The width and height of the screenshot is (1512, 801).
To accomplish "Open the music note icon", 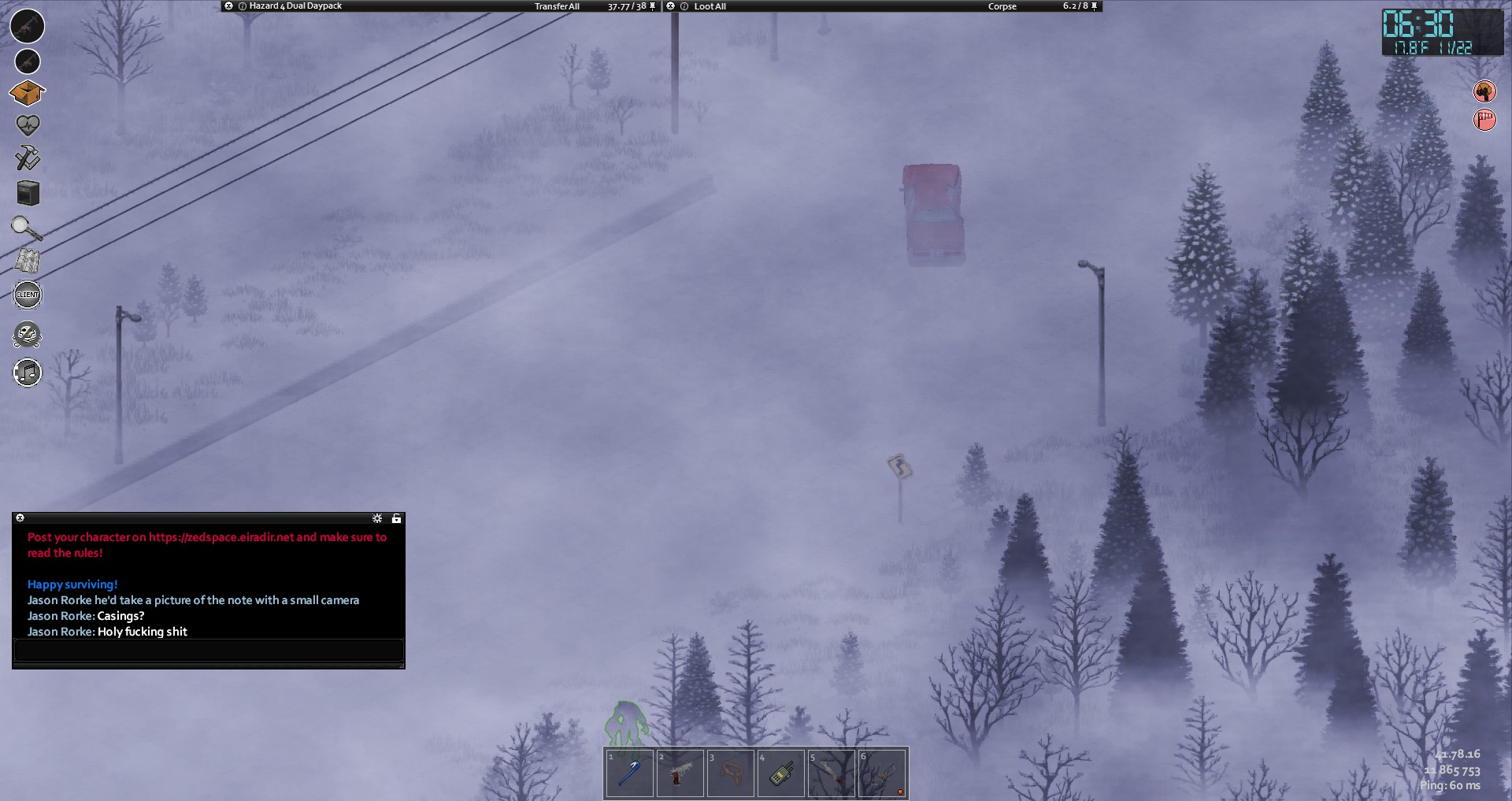I will (x=28, y=373).
